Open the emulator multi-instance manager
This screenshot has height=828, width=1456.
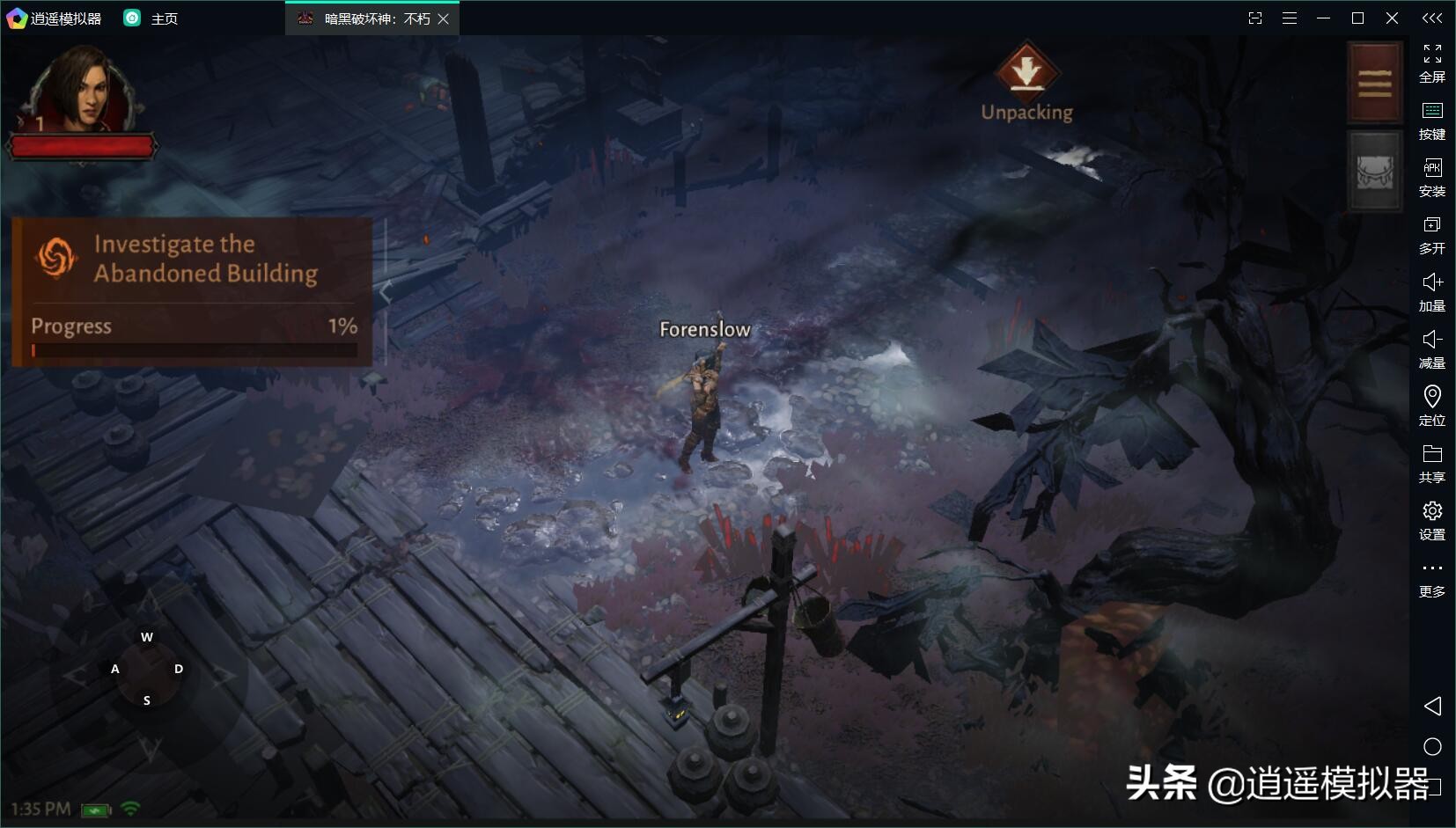pyautogui.click(x=1432, y=235)
